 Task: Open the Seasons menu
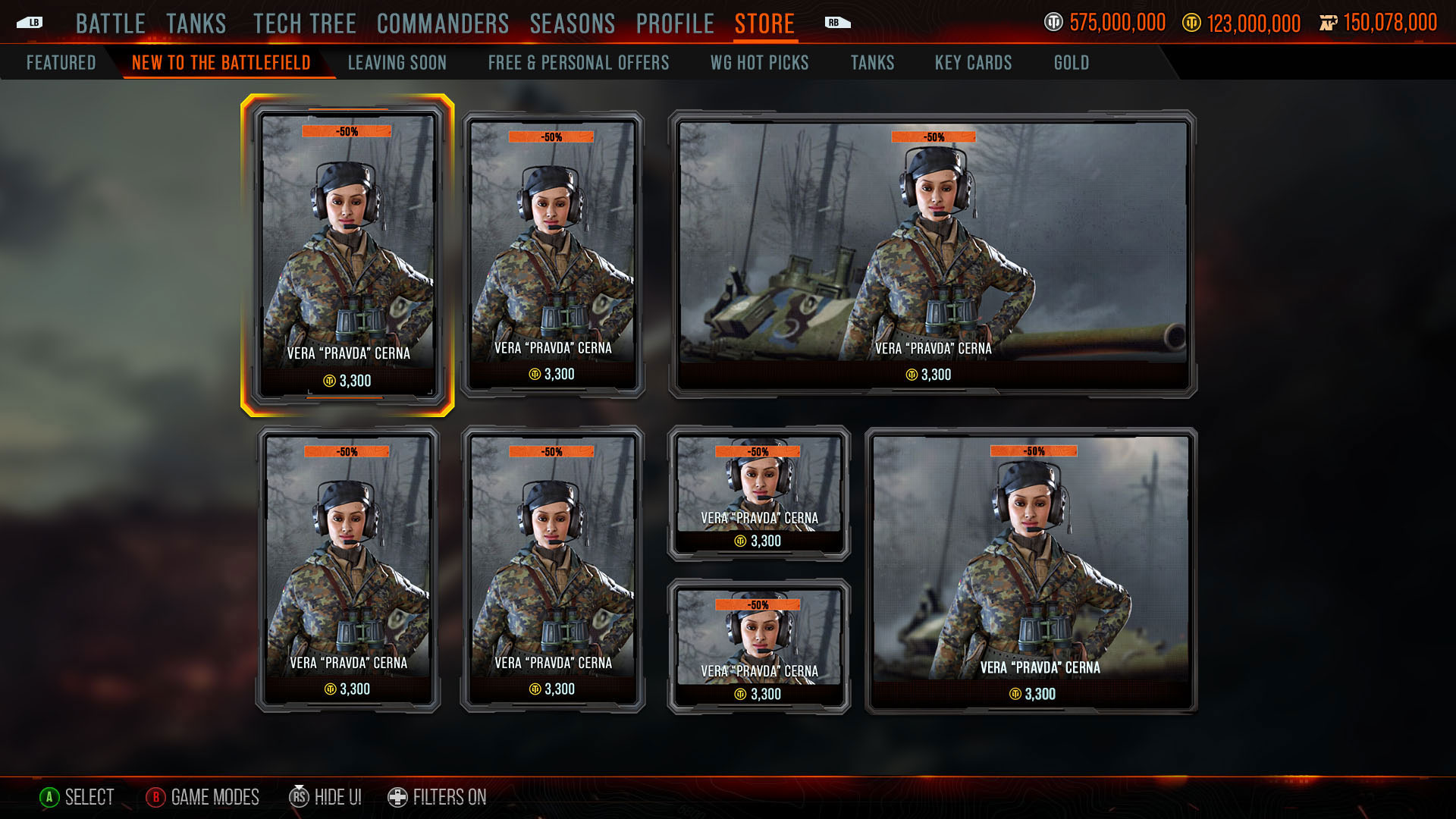coord(573,24)
